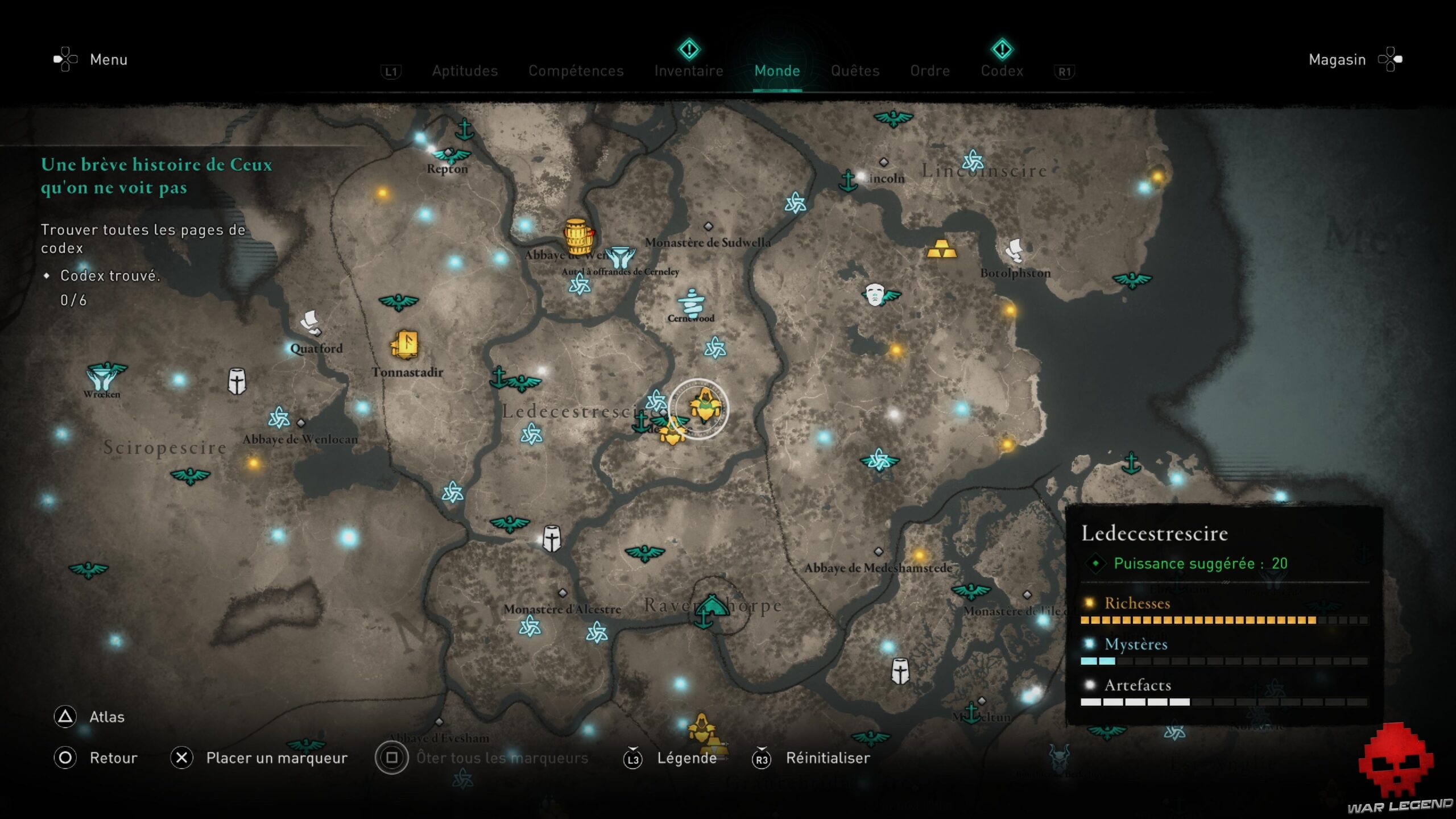Switch to the Inventaire tab
The image size is (1456, 819).
pos(689,71)
